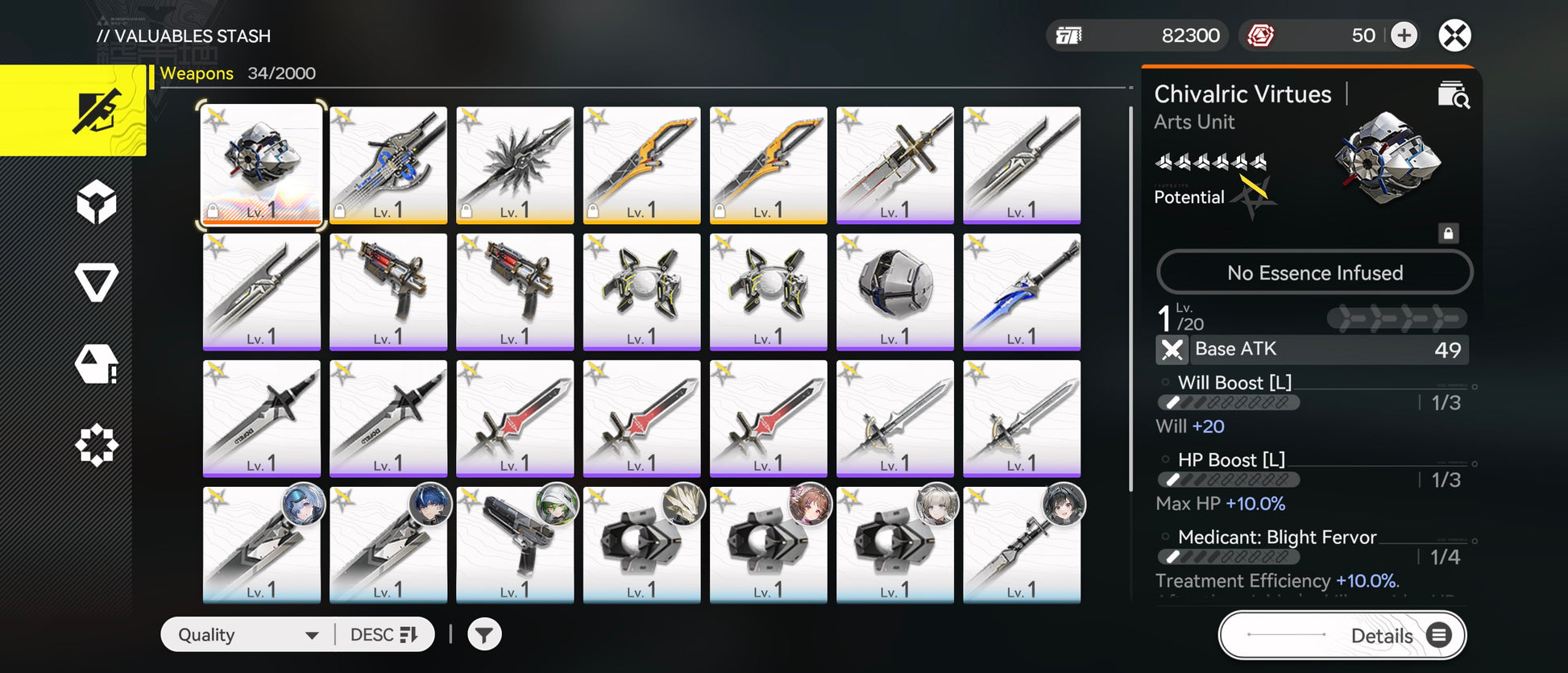Open the Details panel for the weapon
Screen dimensions: 1568x673
point(1342,635)
